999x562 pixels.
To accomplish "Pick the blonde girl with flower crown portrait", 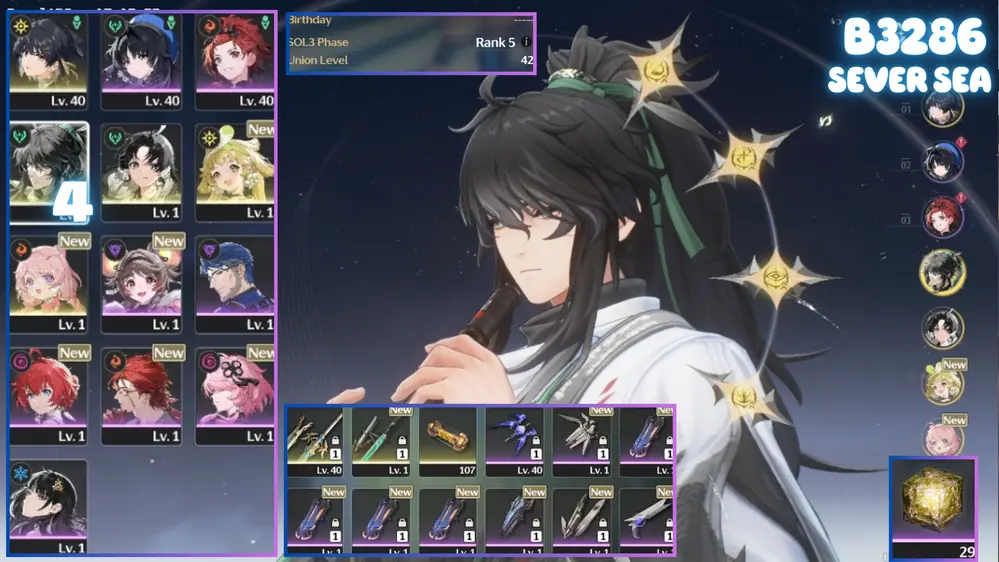I will pos(235,172).
